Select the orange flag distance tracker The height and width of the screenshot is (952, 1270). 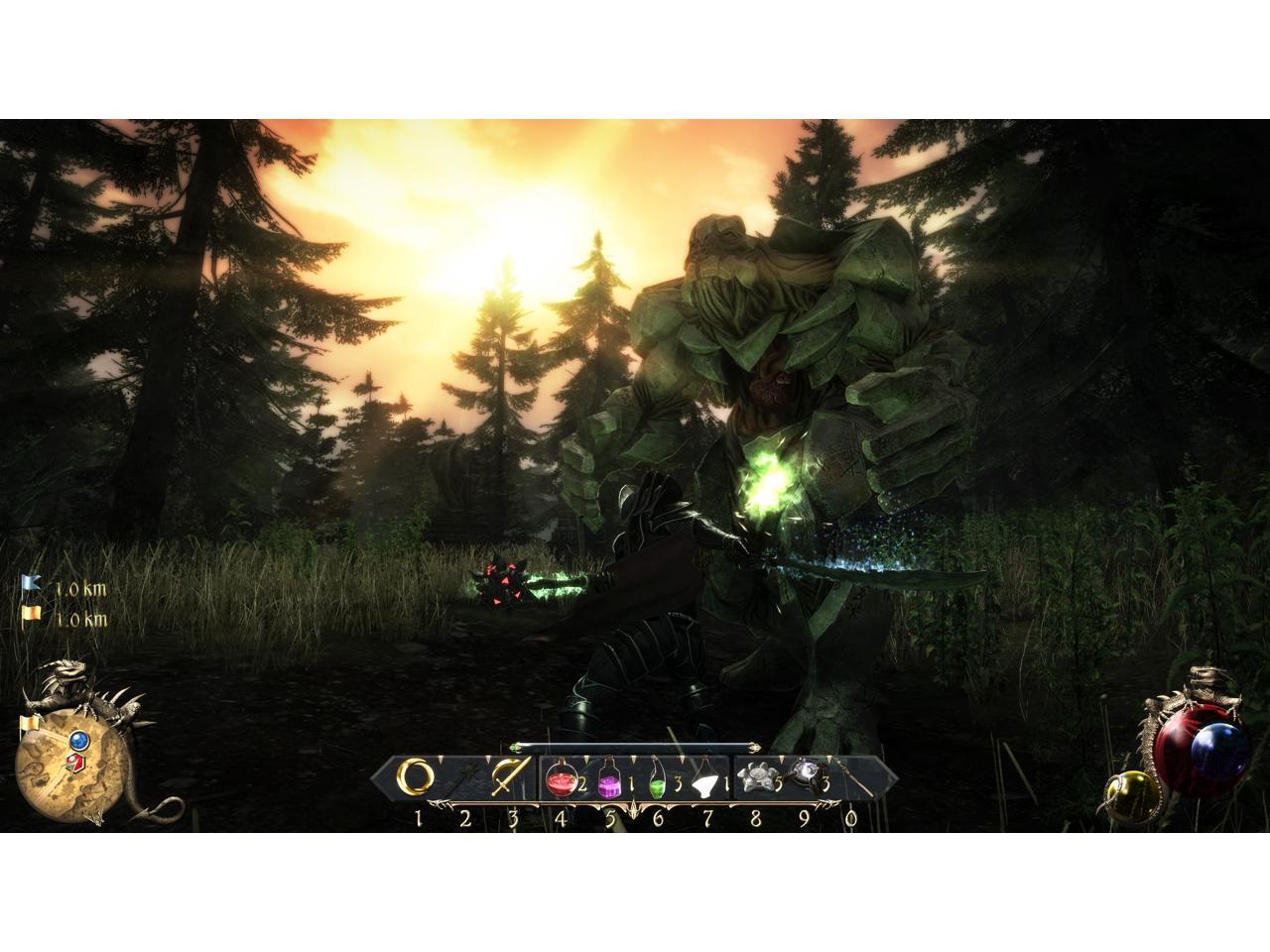click(31, 618)
